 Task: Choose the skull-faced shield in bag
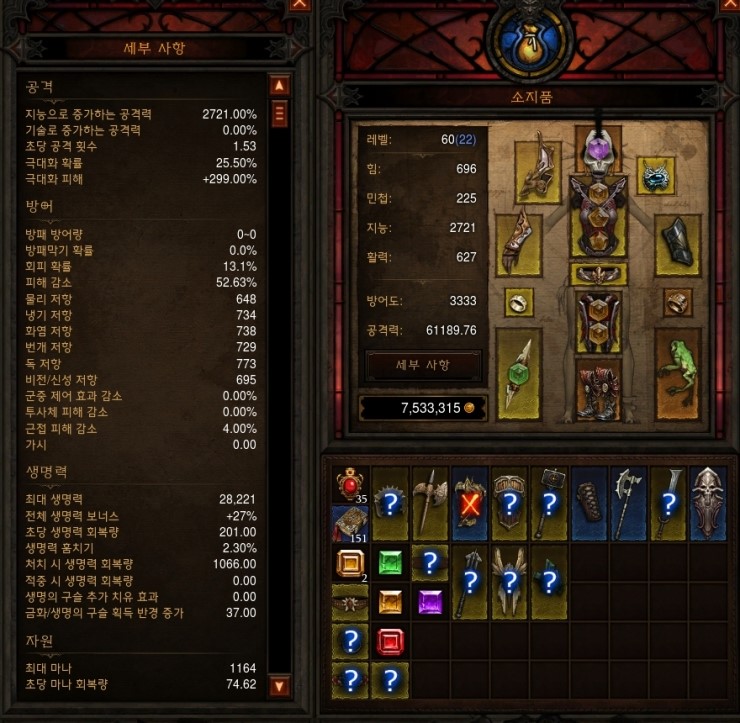click(709, 503)
